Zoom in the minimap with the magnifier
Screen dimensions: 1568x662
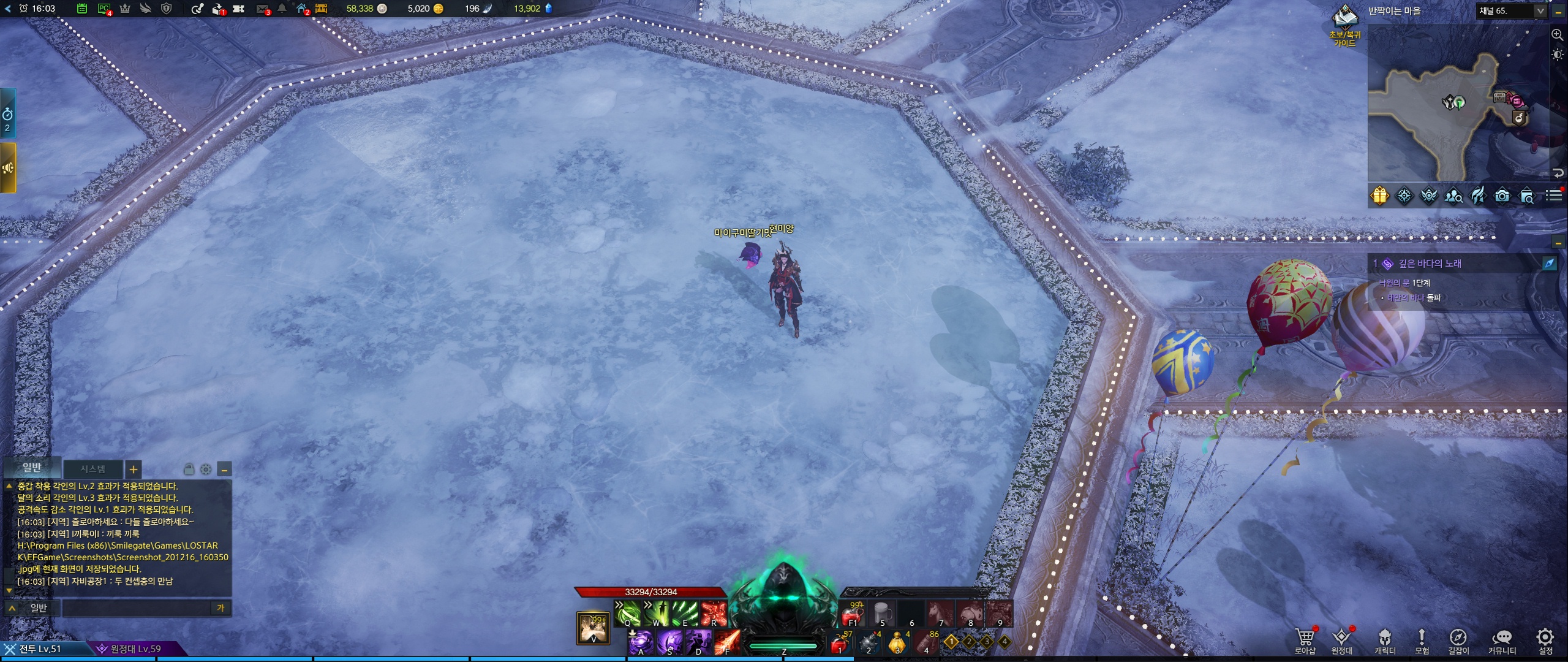[x=1558, y=35]
